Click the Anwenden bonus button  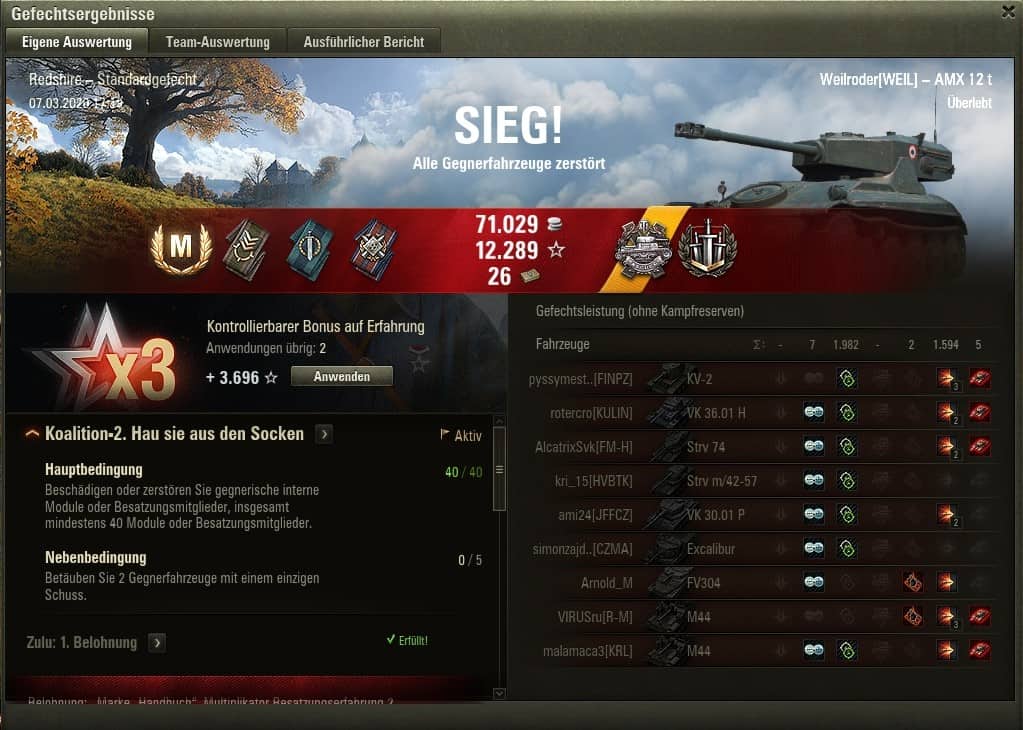click(x=341, y=376)
